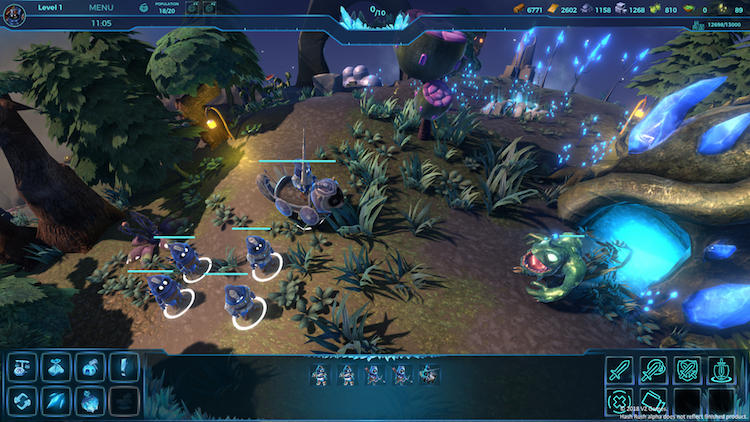Click the exclamation mark icon
Viewport: 750px width, 422px height.
(124, 367)
